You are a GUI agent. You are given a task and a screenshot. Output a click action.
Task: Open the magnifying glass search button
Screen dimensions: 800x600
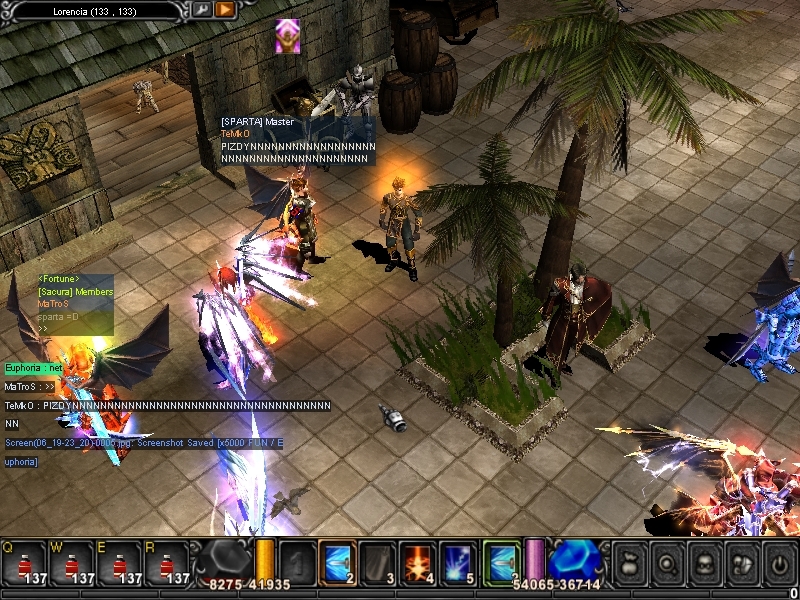(x=666, y=563)
